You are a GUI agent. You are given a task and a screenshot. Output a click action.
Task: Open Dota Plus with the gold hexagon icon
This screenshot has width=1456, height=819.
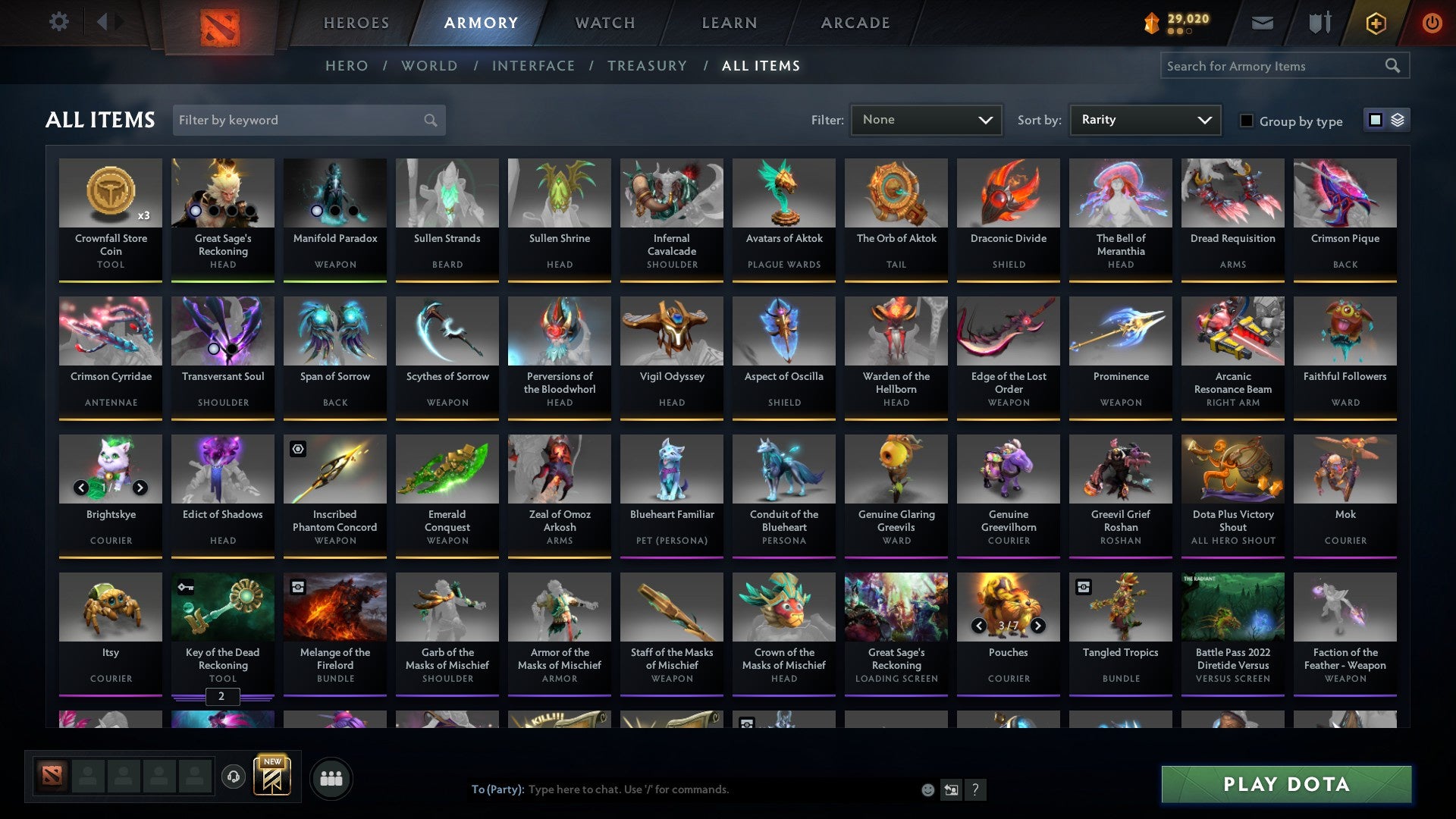pos(1376,23)
